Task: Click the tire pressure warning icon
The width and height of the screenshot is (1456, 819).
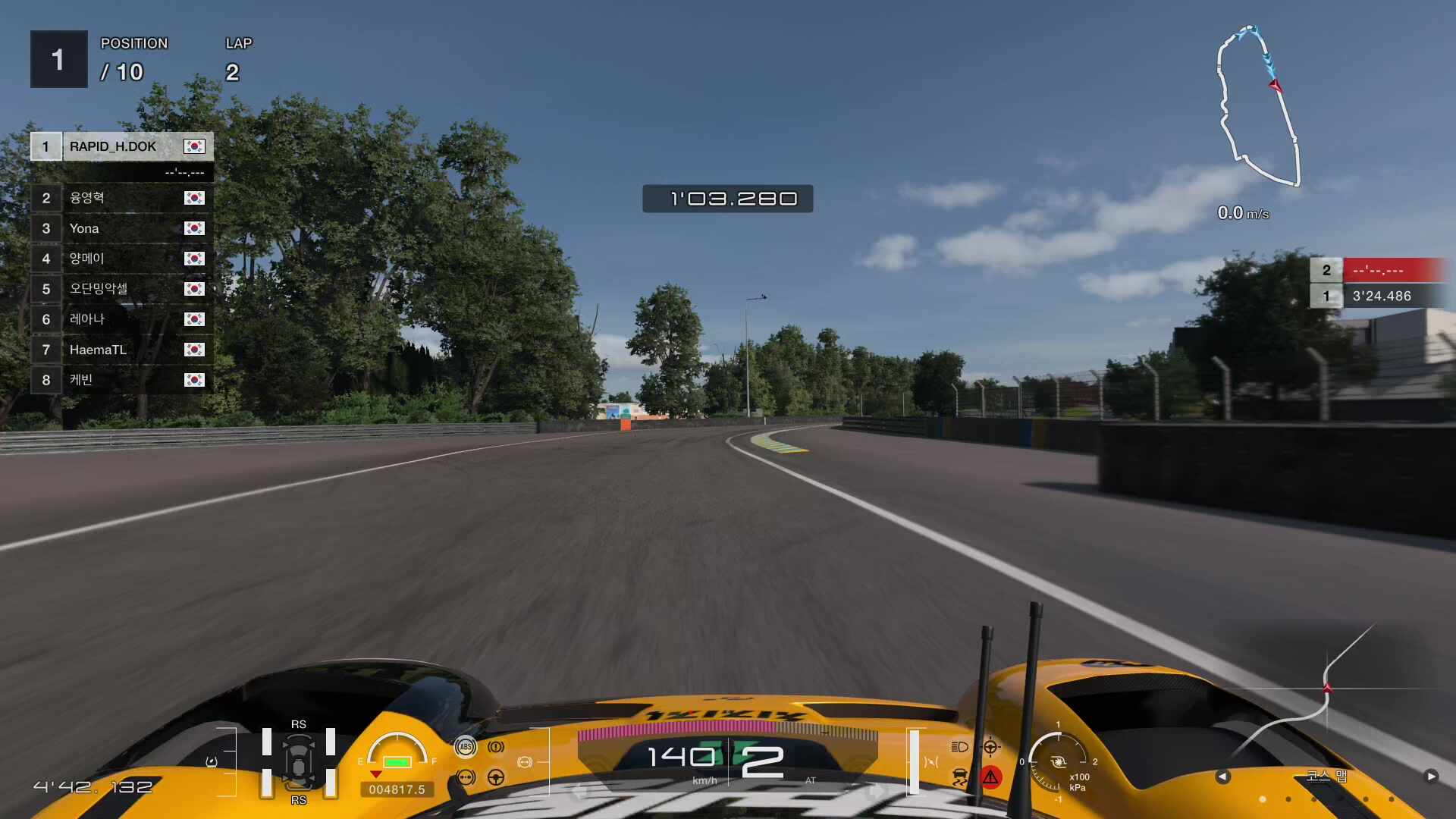Action: click(x=496, y=747)
